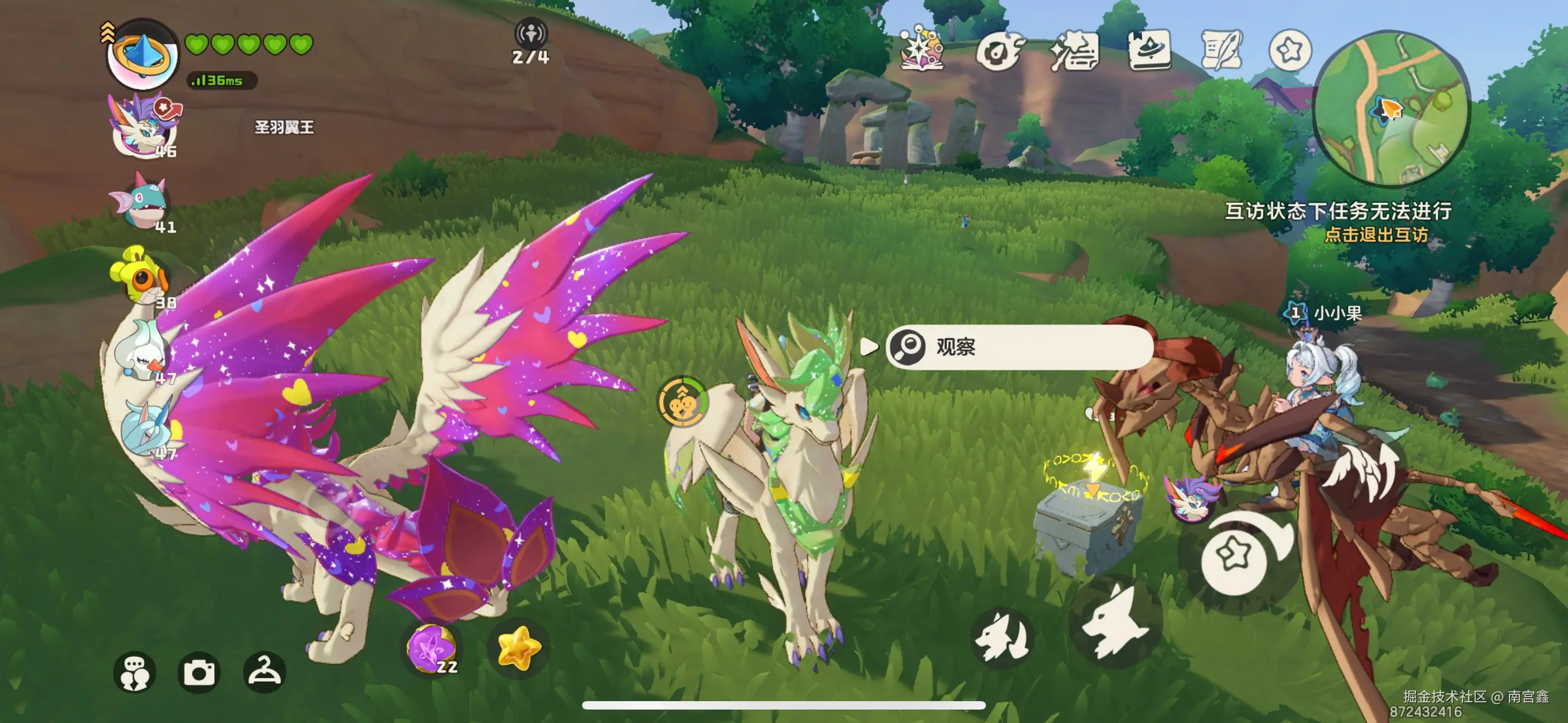Viewport: 1568px width, 723px height.
Task: Open the player avatar profile
Action: pyautogui.click(x=142, y=55)
